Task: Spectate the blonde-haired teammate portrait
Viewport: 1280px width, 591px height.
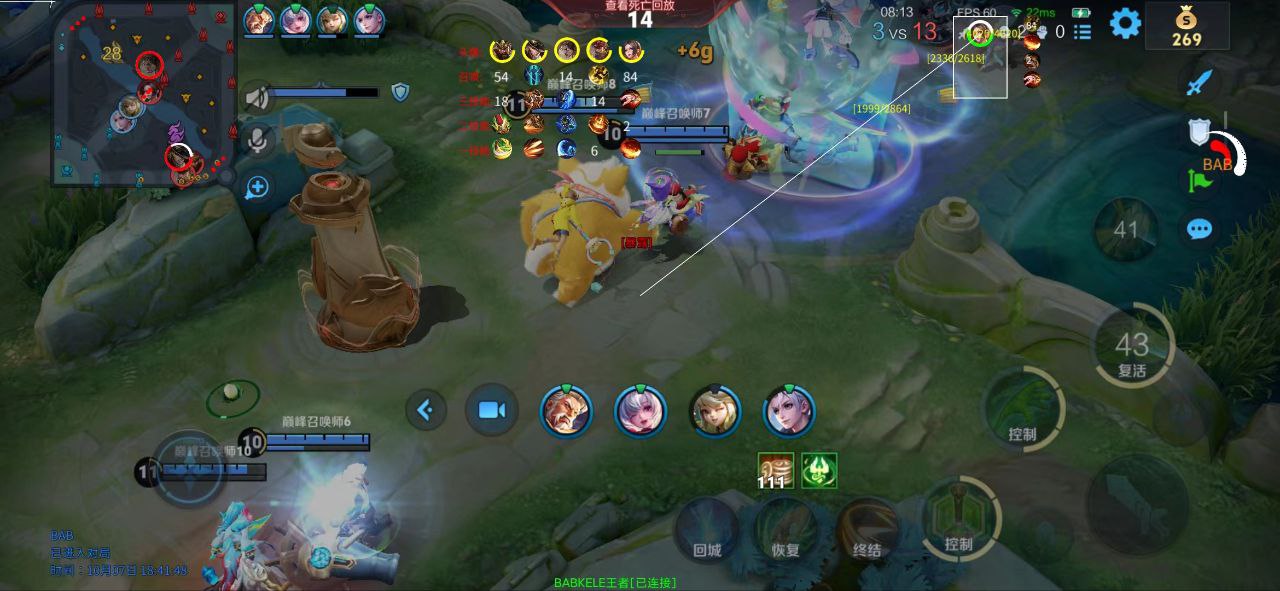Action: click(x=715, y=411)
